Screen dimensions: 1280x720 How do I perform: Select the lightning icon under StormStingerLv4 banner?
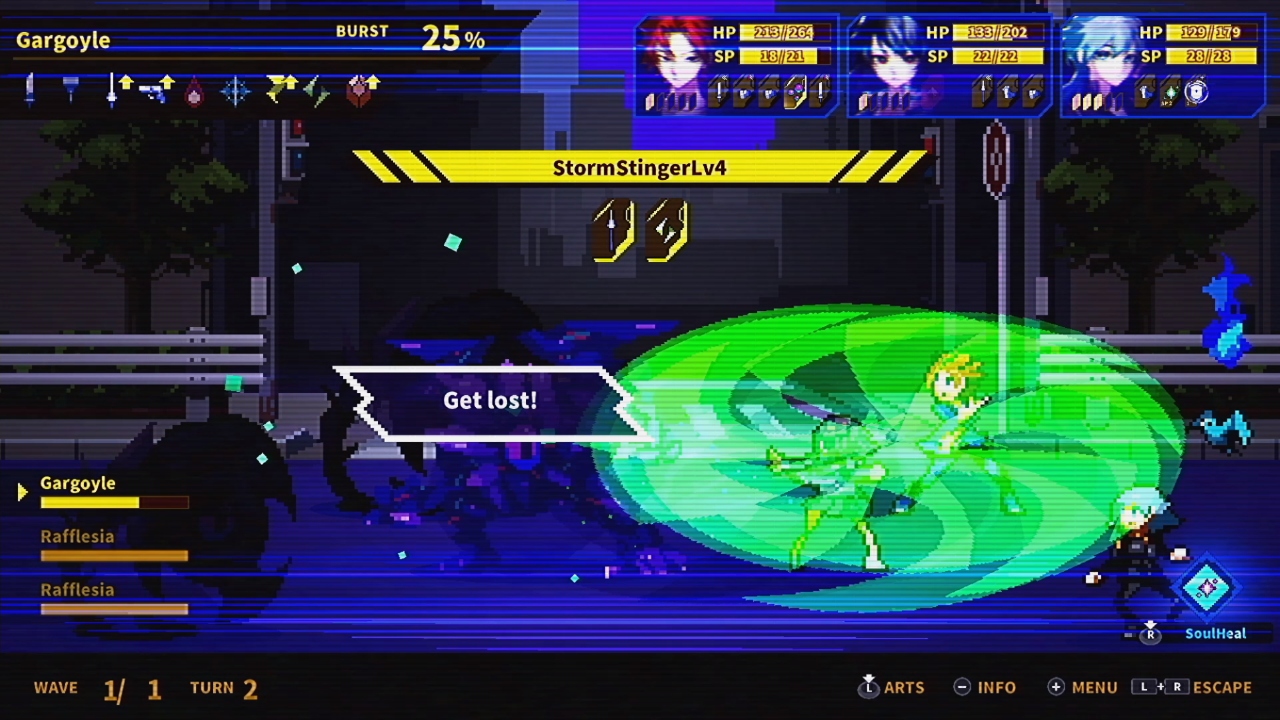pos(662,227)
